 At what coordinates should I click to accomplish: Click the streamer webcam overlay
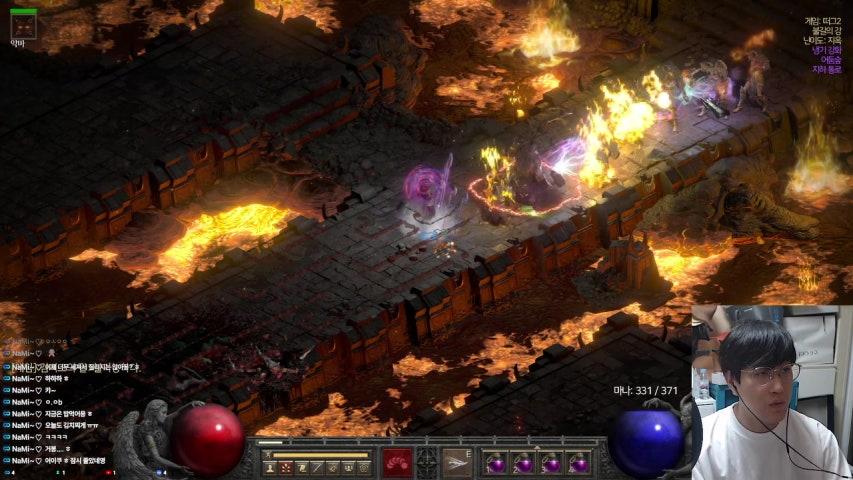pyautogui.click(x=771, y=392)
